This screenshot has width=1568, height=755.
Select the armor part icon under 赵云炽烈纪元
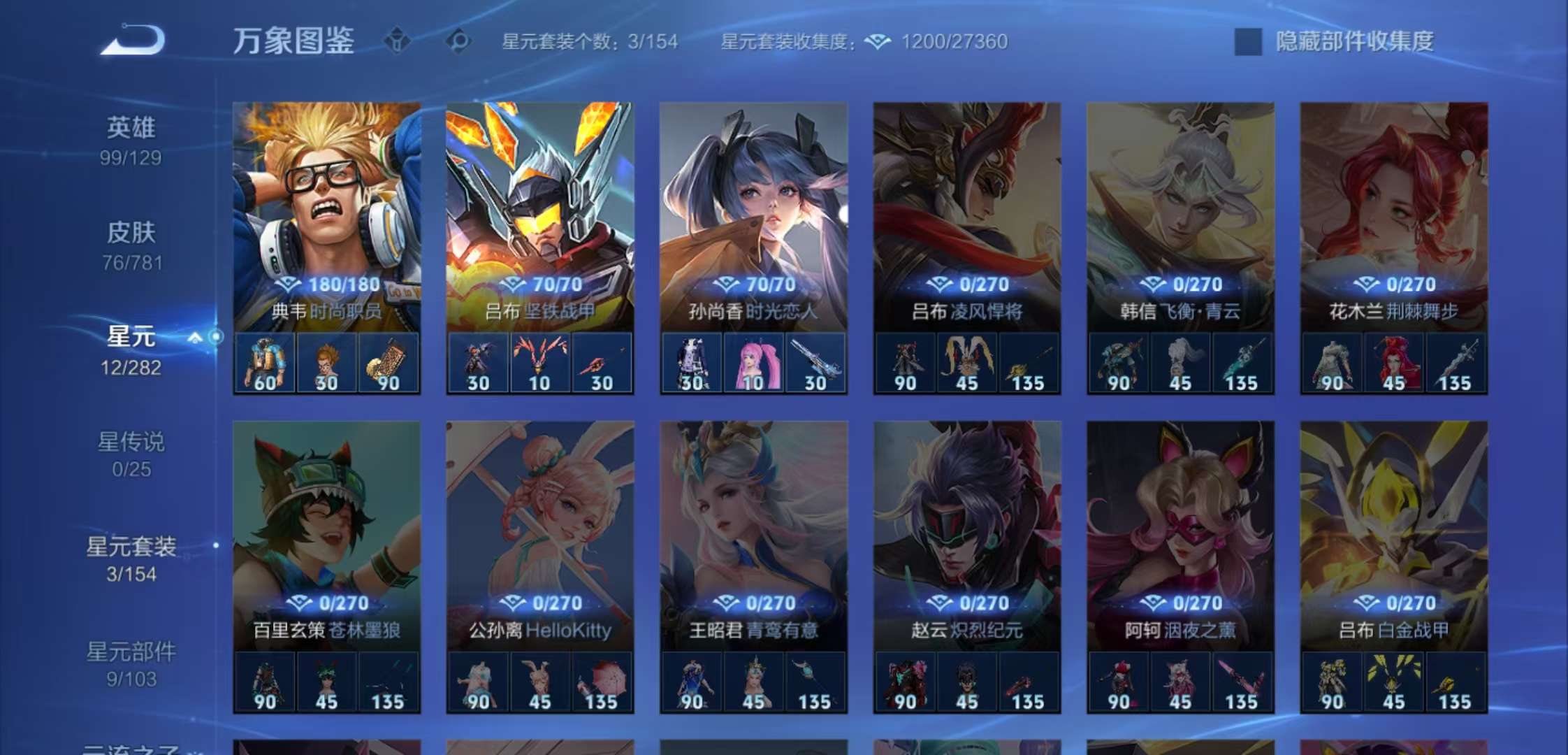[x=903, y=682]
